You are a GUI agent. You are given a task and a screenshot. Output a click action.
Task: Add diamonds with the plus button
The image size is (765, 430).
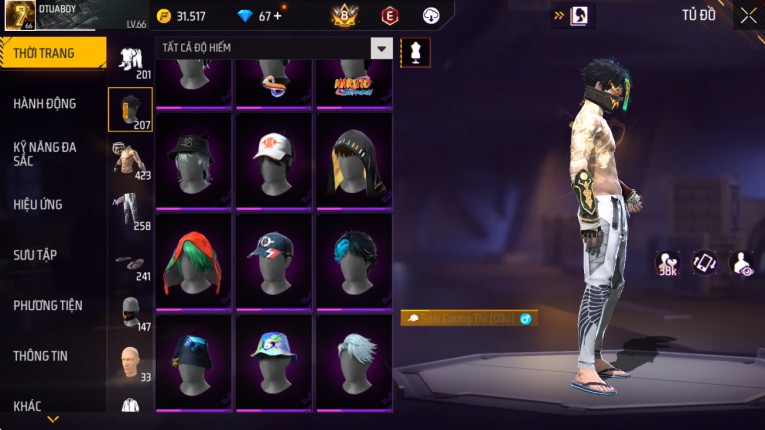pyautogui.click(x=277, y=15)
